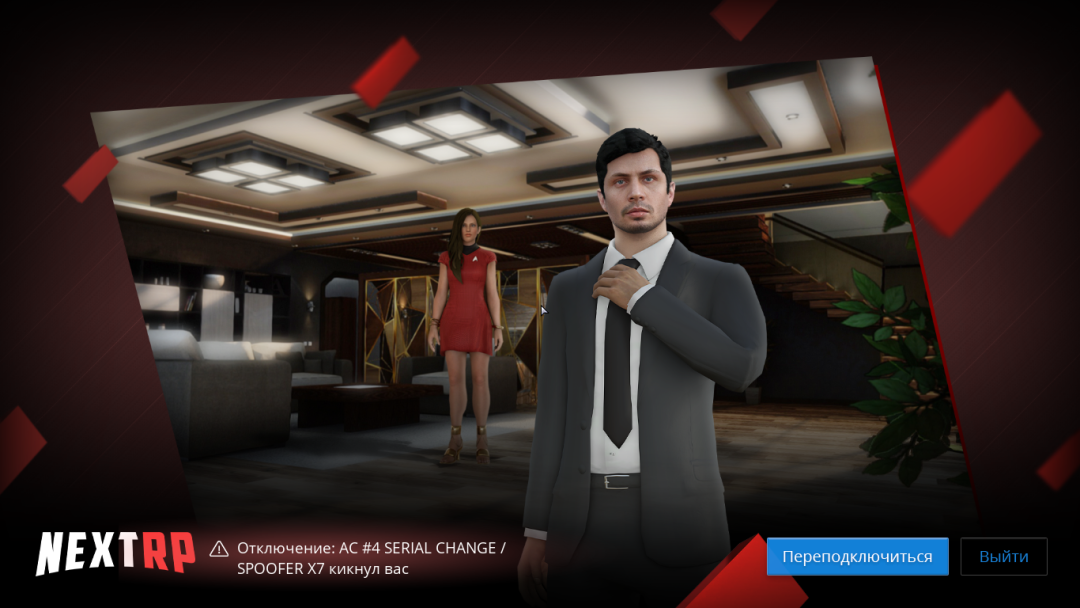The width and height of the screenshot is (1080, 608).
Task: Choose the Выйти exit button
Action: click(1003, 556)
